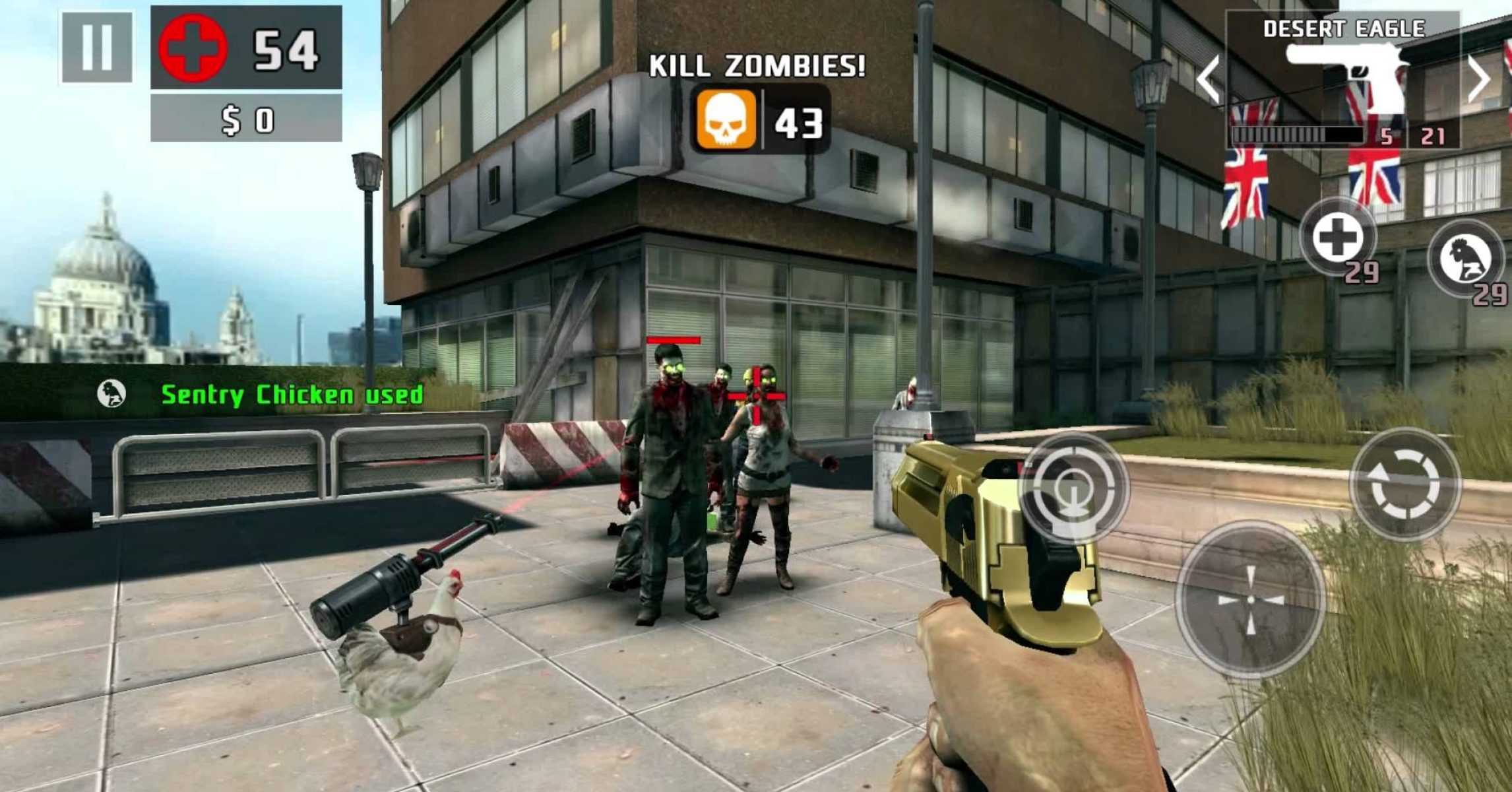Viewport: 1512px width, 792px height.
Task: Pause the game
Action: pos(97,48)
